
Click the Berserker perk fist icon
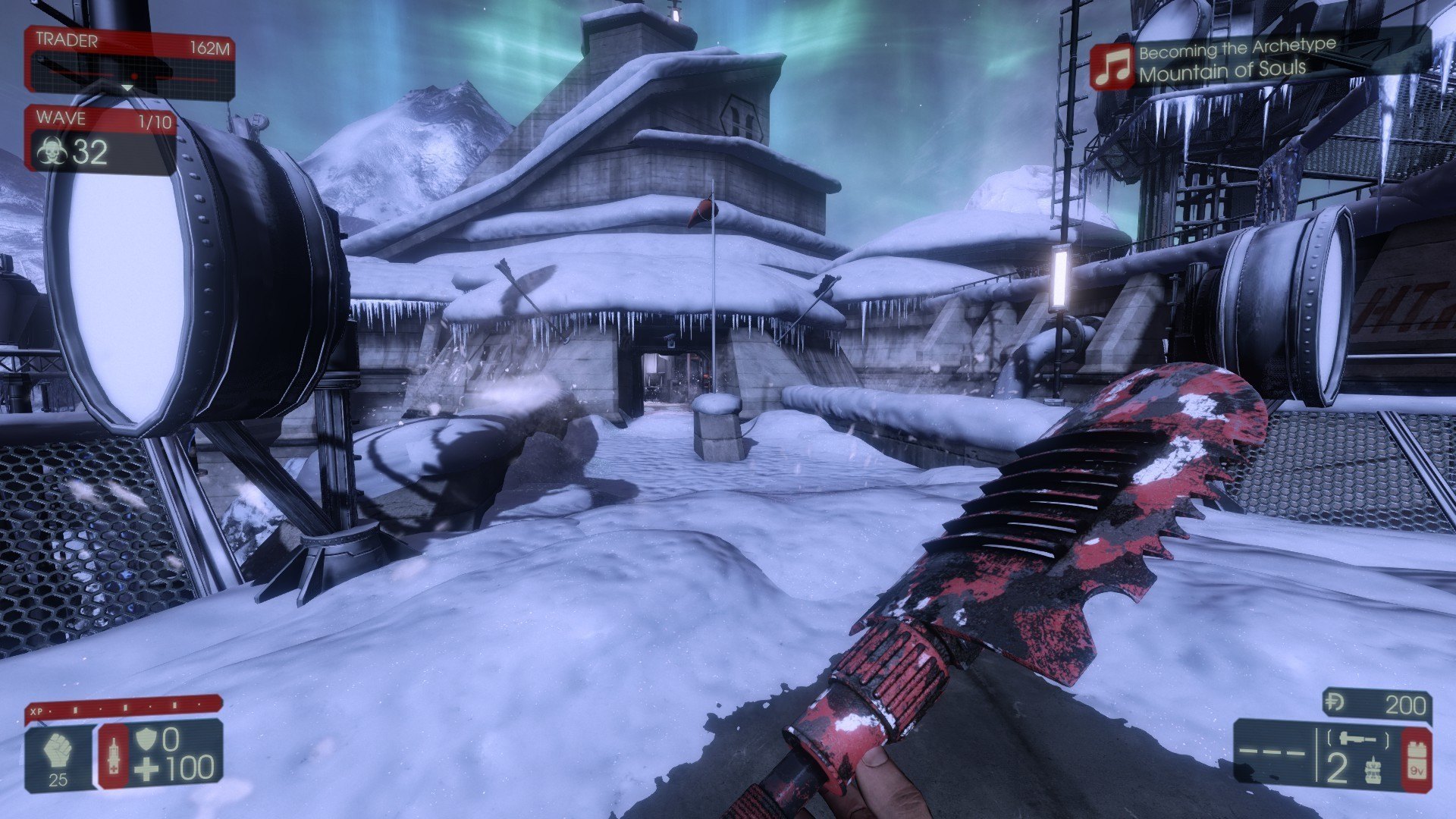coord(58,751)
